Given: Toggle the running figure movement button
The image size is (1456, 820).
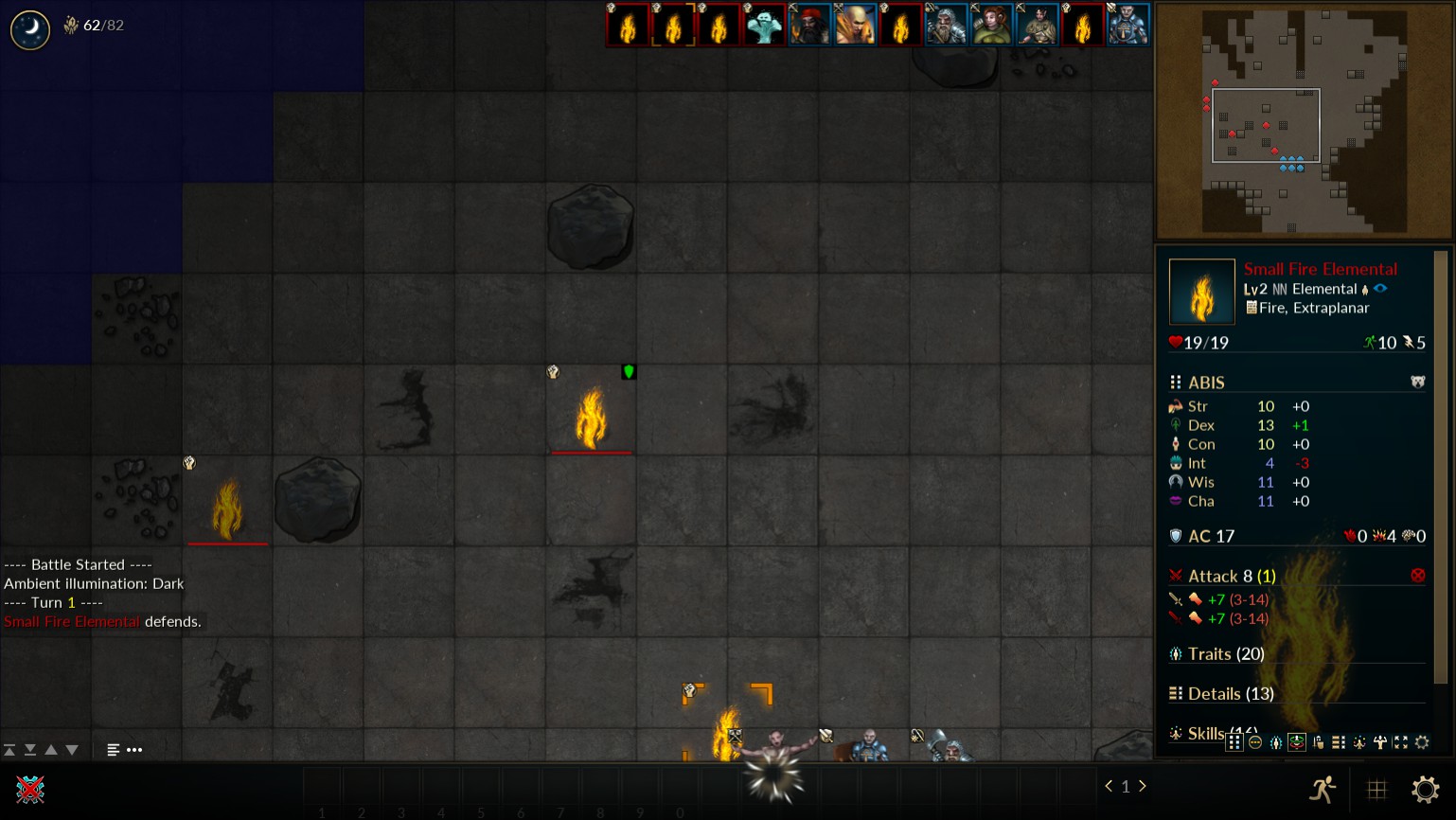Looking at the screenshot, I should click(1323, 789).
